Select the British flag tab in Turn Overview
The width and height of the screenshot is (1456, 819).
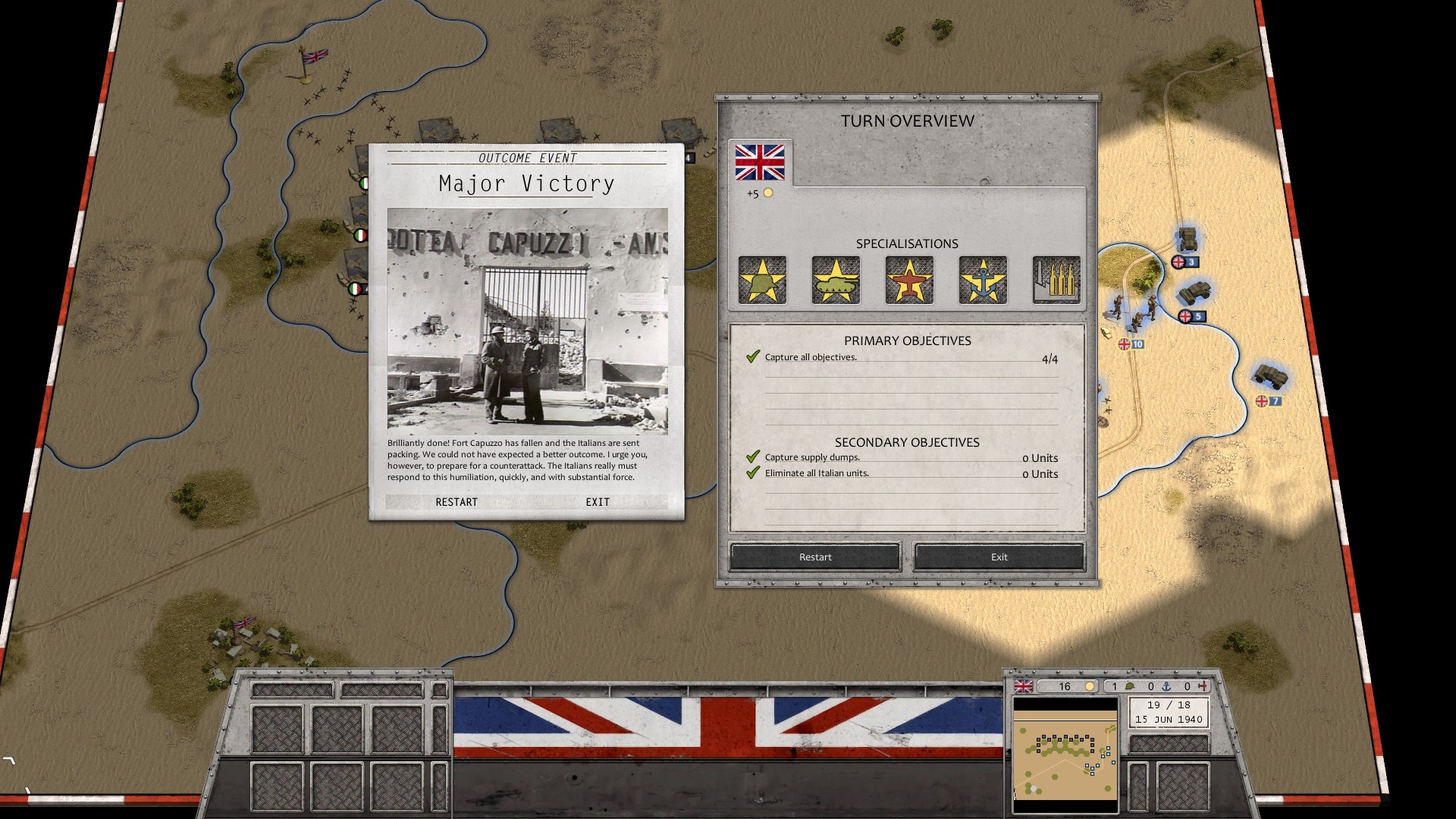point(760,162)
